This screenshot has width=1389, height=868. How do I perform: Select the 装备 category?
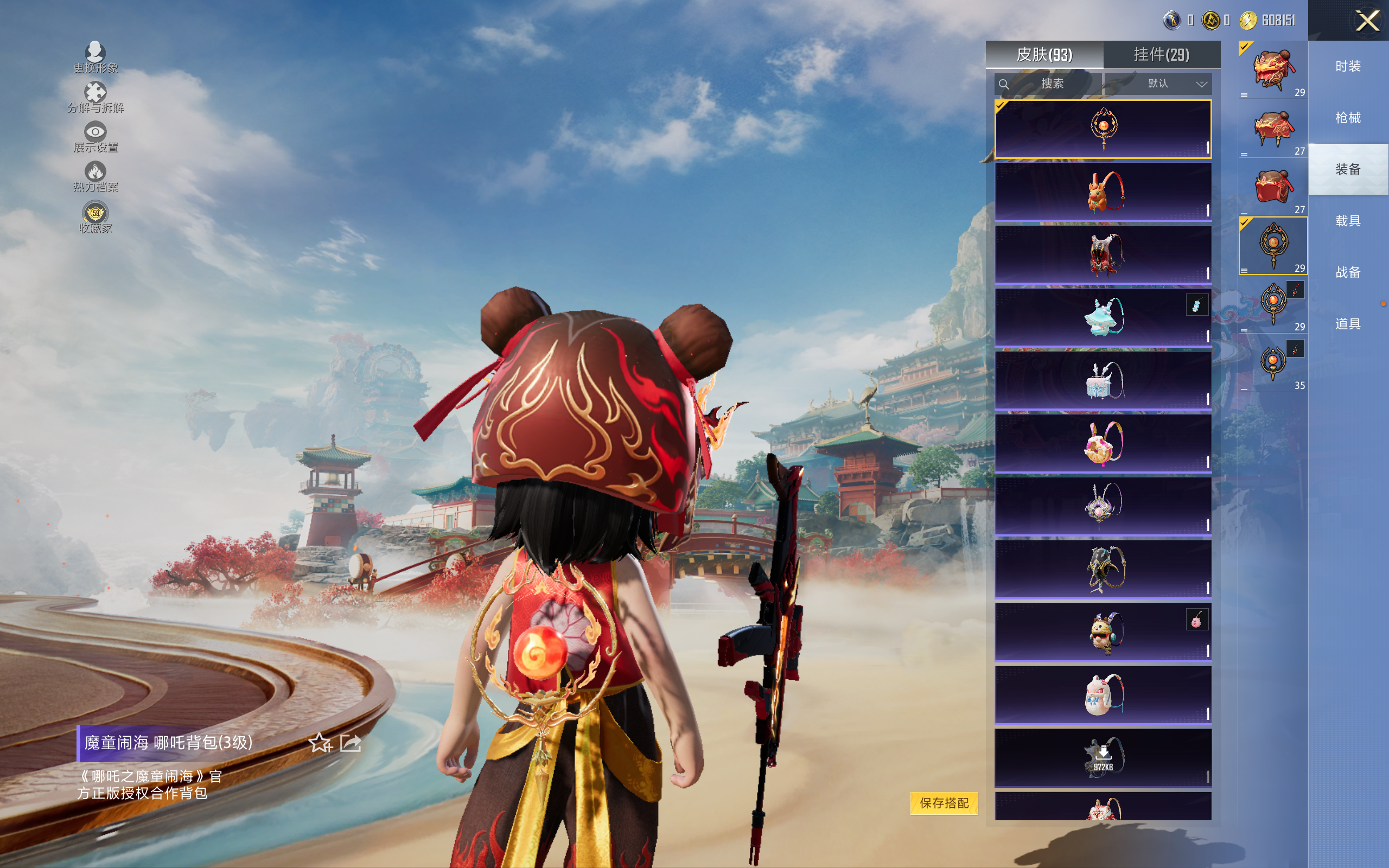point(1348,169)
